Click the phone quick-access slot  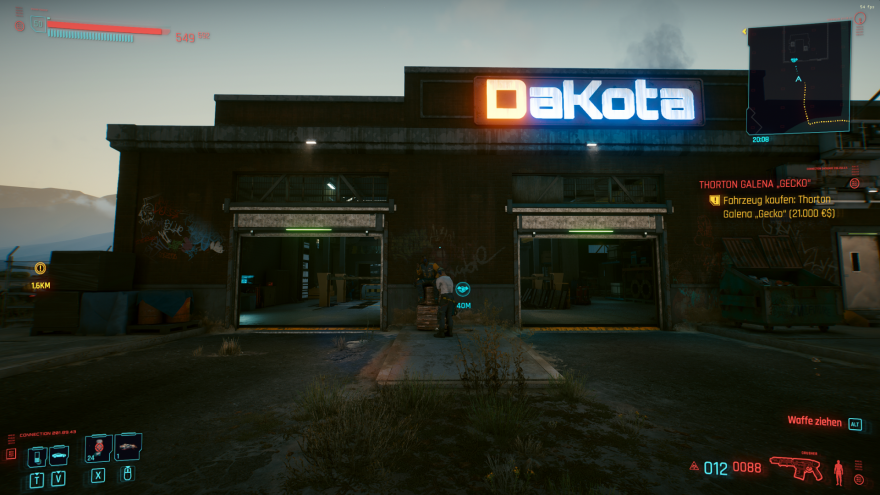click(x=37, y=456)
